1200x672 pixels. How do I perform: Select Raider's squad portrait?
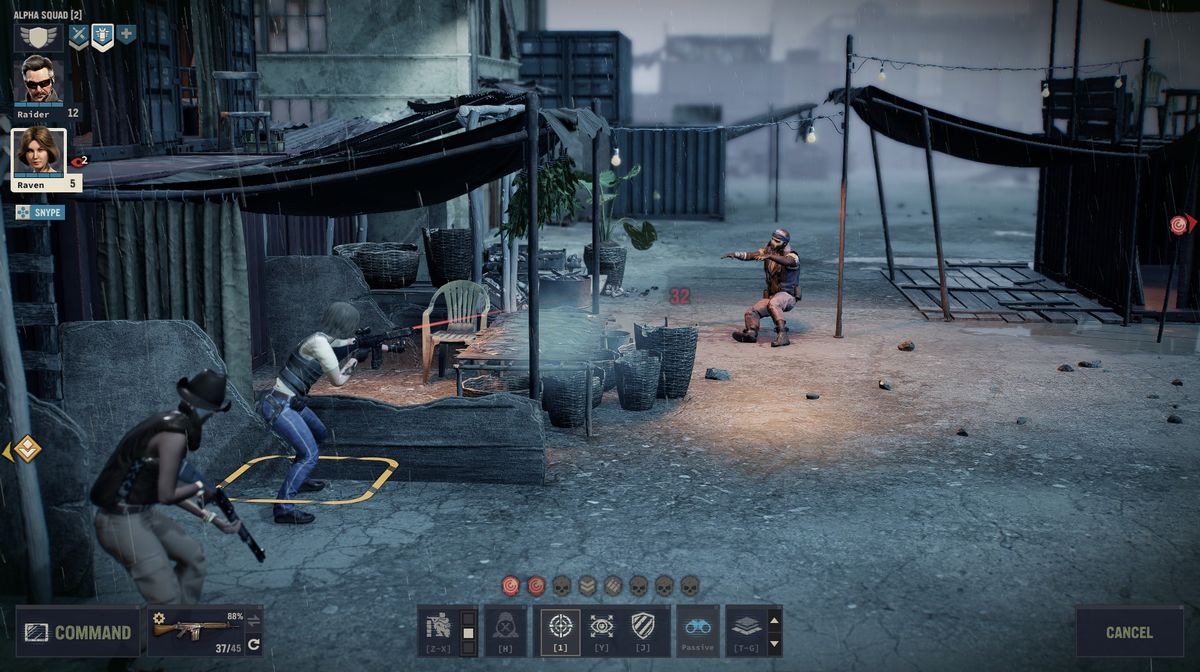pyautogui.click(x=42, y=80)
